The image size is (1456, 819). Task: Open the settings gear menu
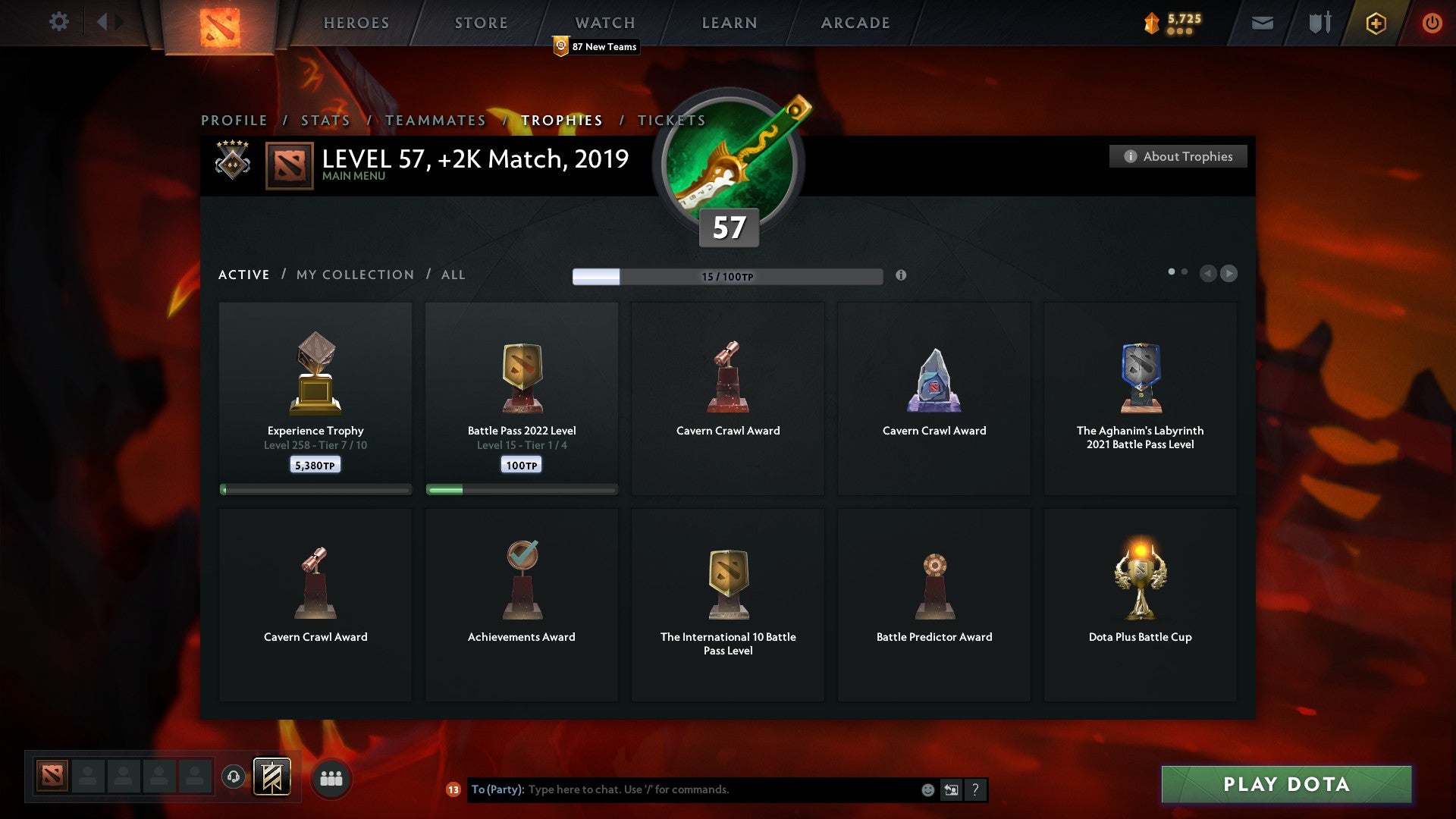tap(58, 22)
